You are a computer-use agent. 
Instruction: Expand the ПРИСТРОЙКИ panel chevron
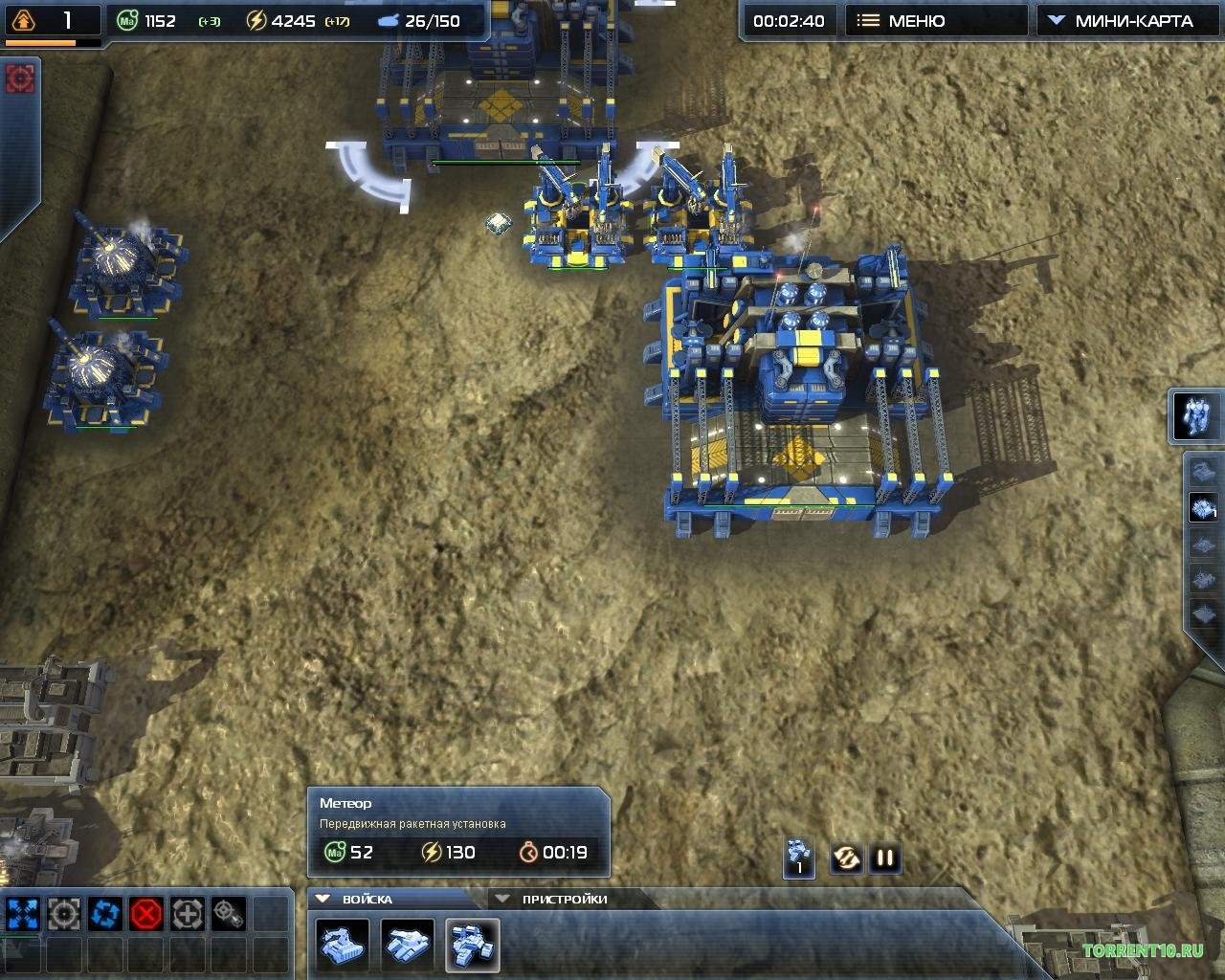[x=501, y=899]
